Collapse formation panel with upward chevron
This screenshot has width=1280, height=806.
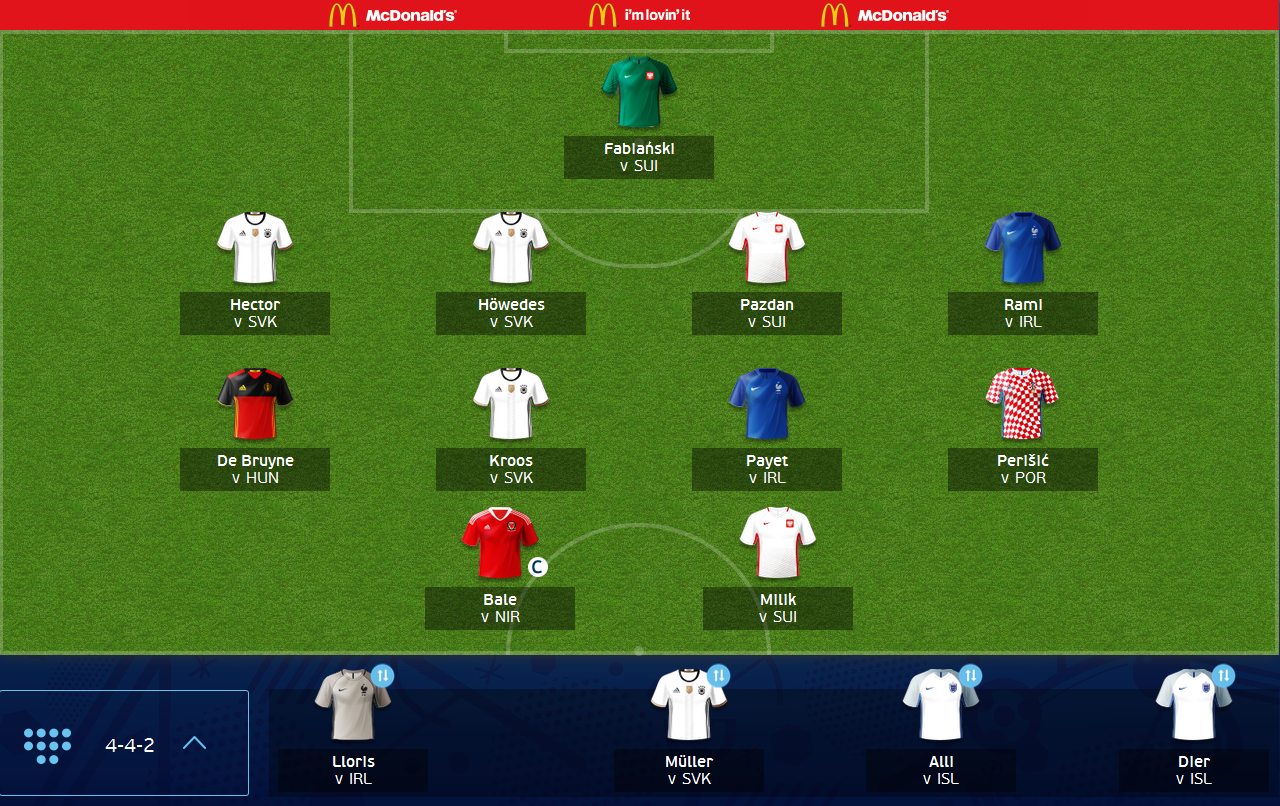tap(194, 742)
